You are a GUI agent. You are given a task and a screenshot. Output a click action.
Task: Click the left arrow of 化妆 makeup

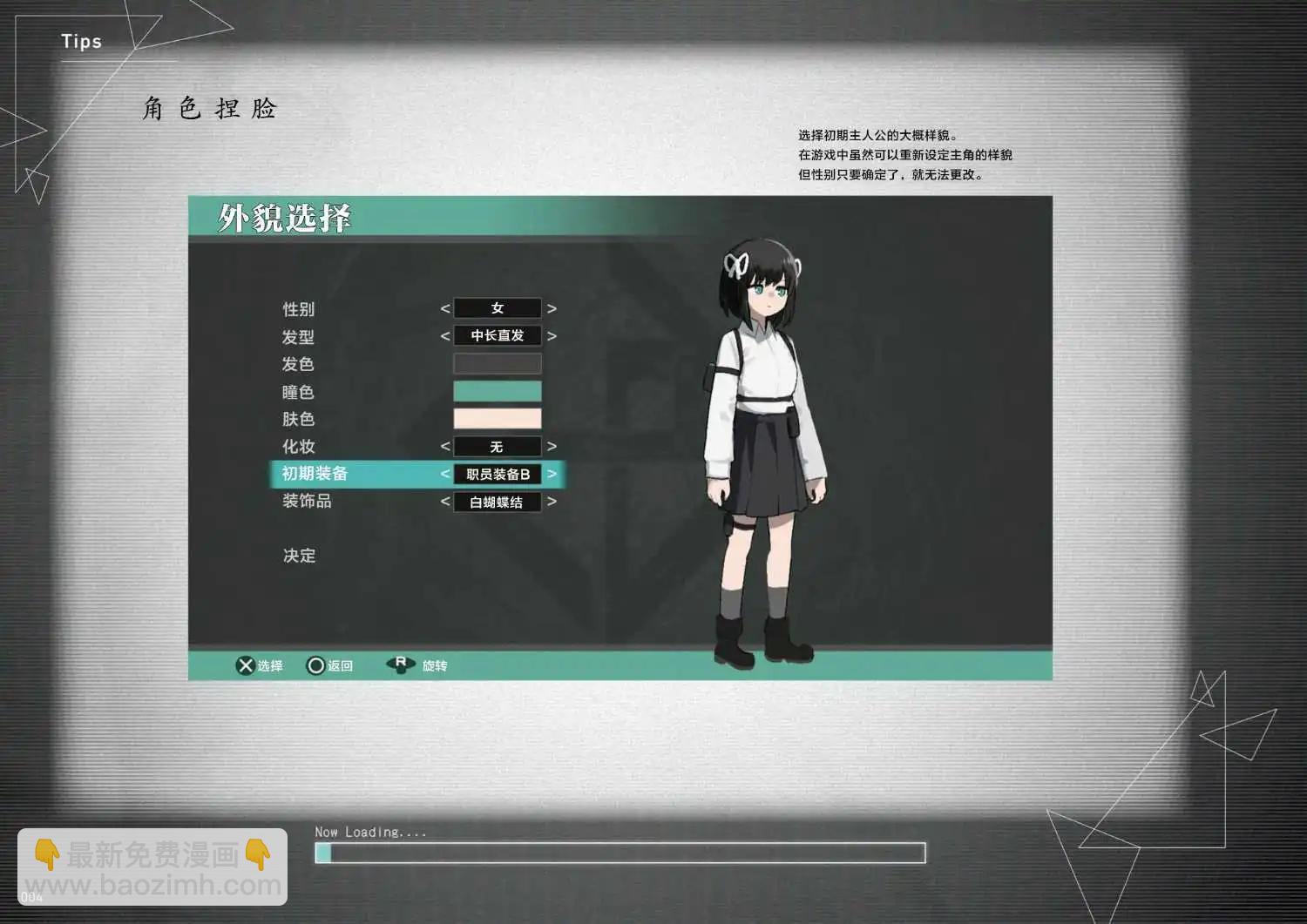coord(445,447)
